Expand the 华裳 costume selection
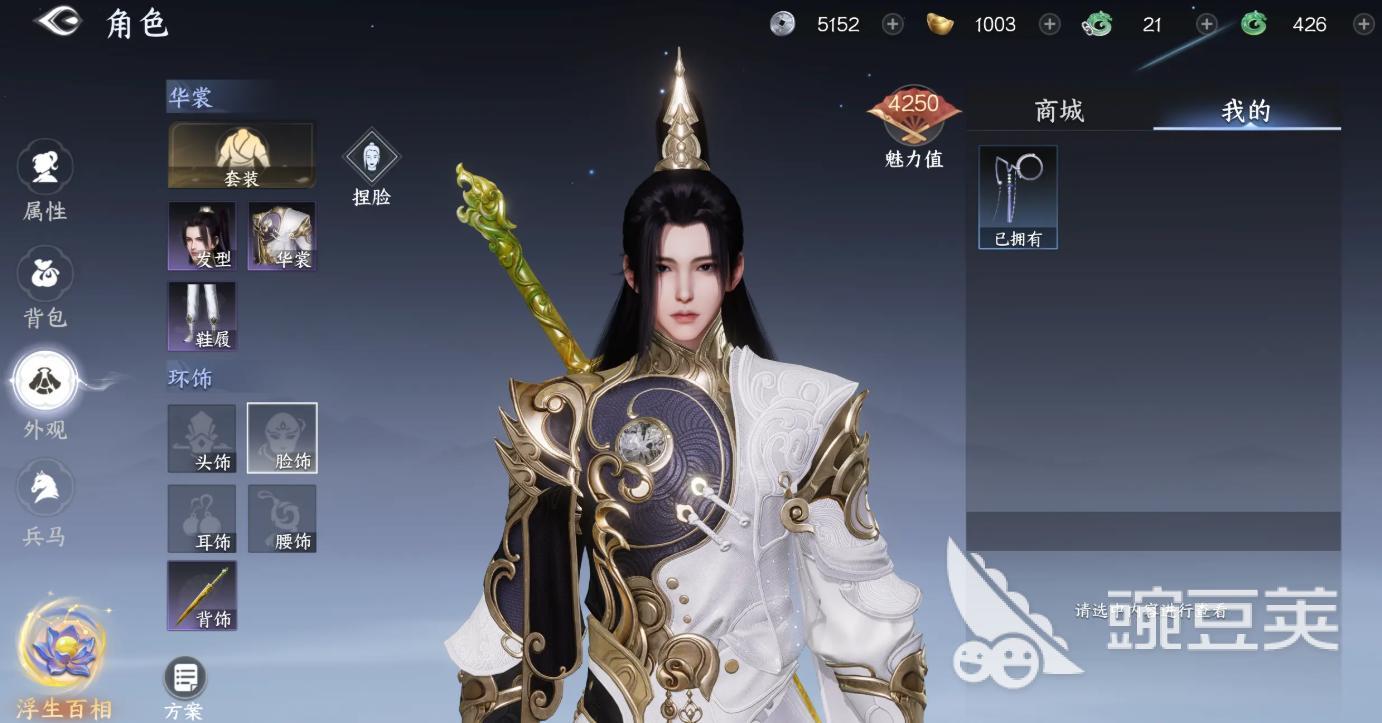This screenshot has width=1382, height=723. tap(281, 237)
